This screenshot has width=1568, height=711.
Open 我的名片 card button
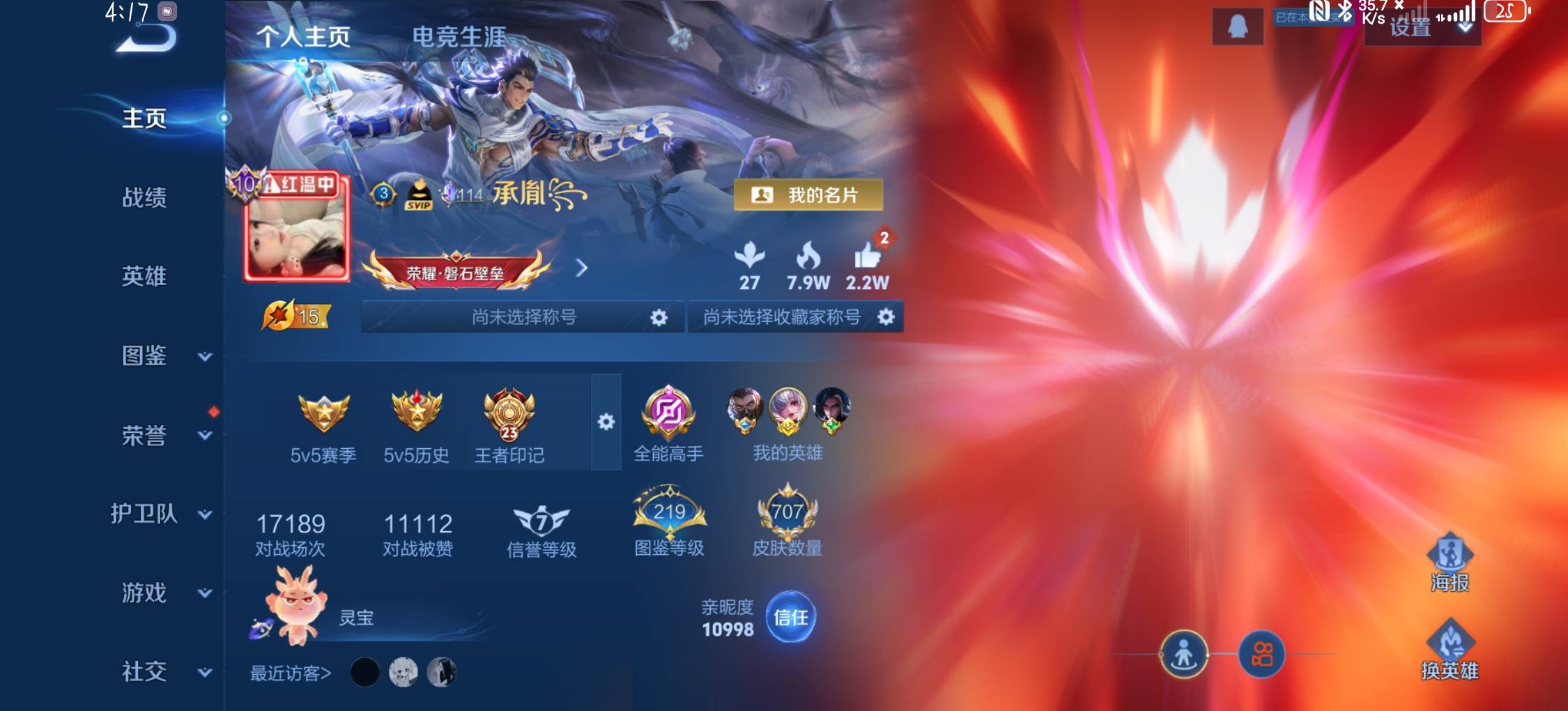click(808, 195)
